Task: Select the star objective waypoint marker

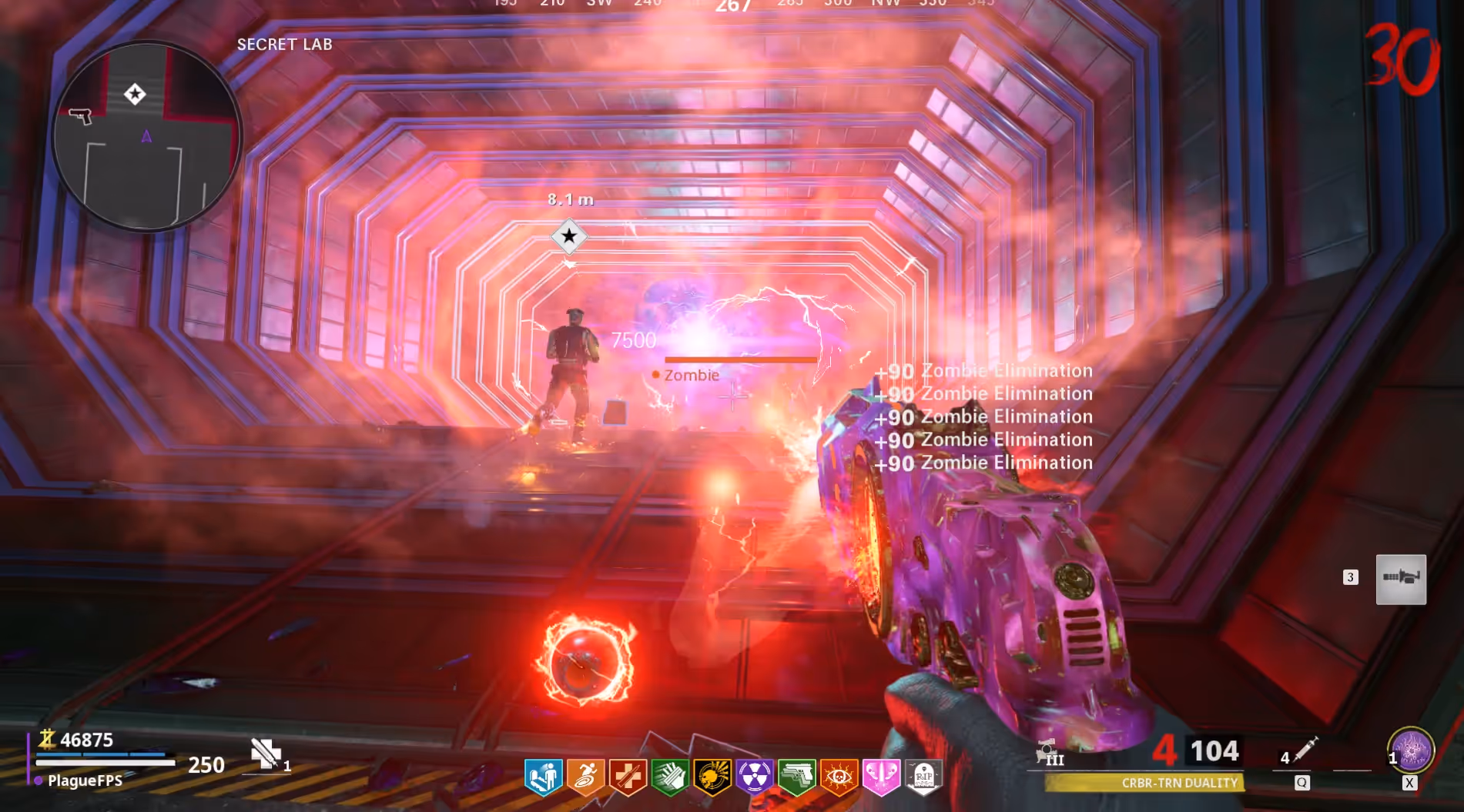Action: [569, 236]
